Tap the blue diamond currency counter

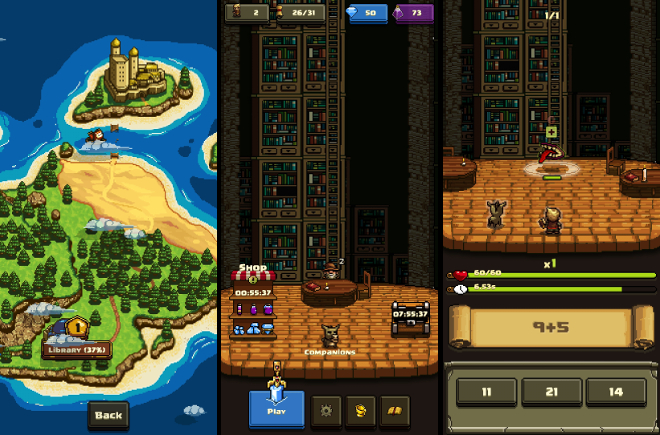coord(360,13)
